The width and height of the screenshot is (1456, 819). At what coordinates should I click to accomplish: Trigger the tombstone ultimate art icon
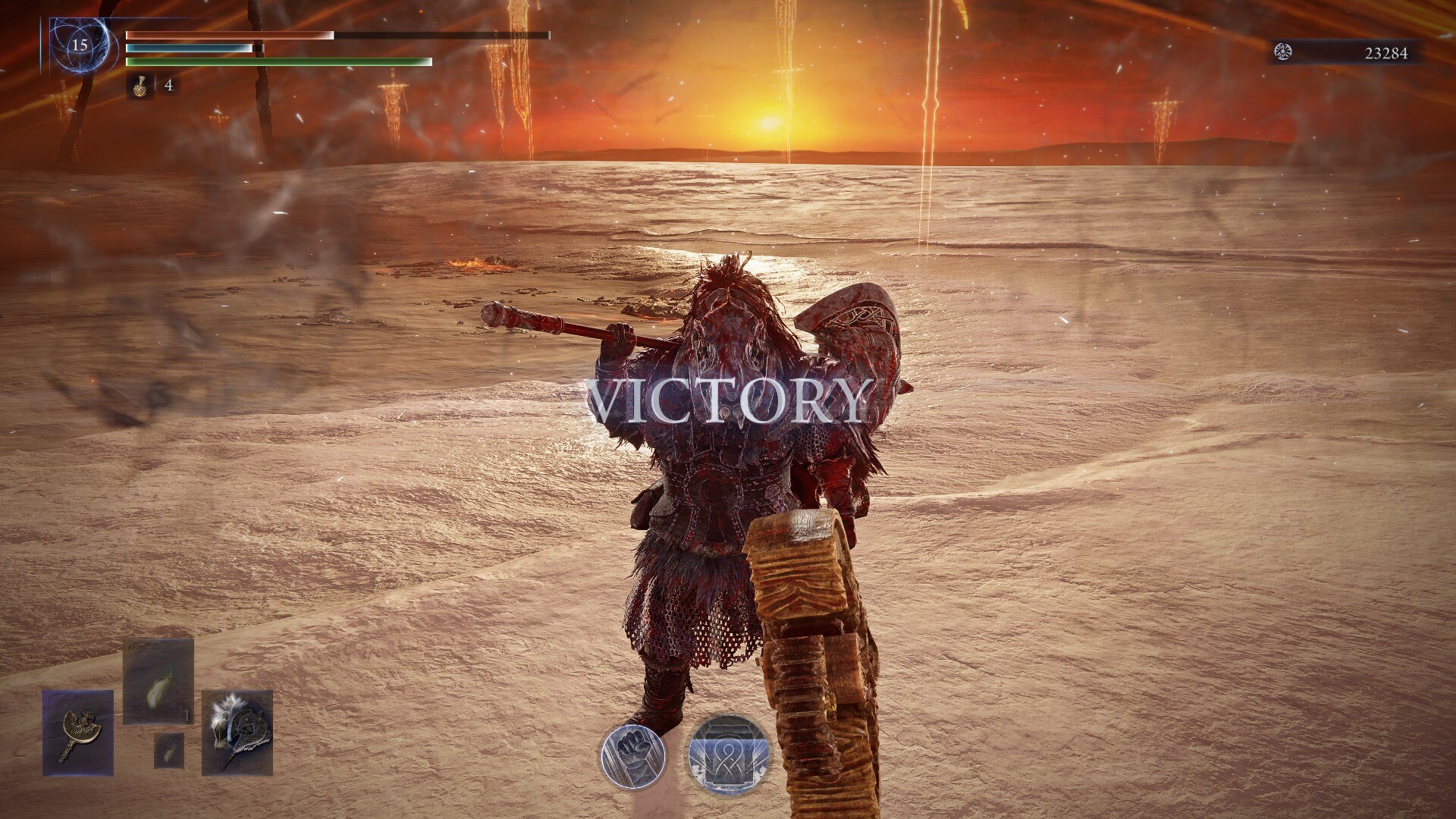click(728, 756)
